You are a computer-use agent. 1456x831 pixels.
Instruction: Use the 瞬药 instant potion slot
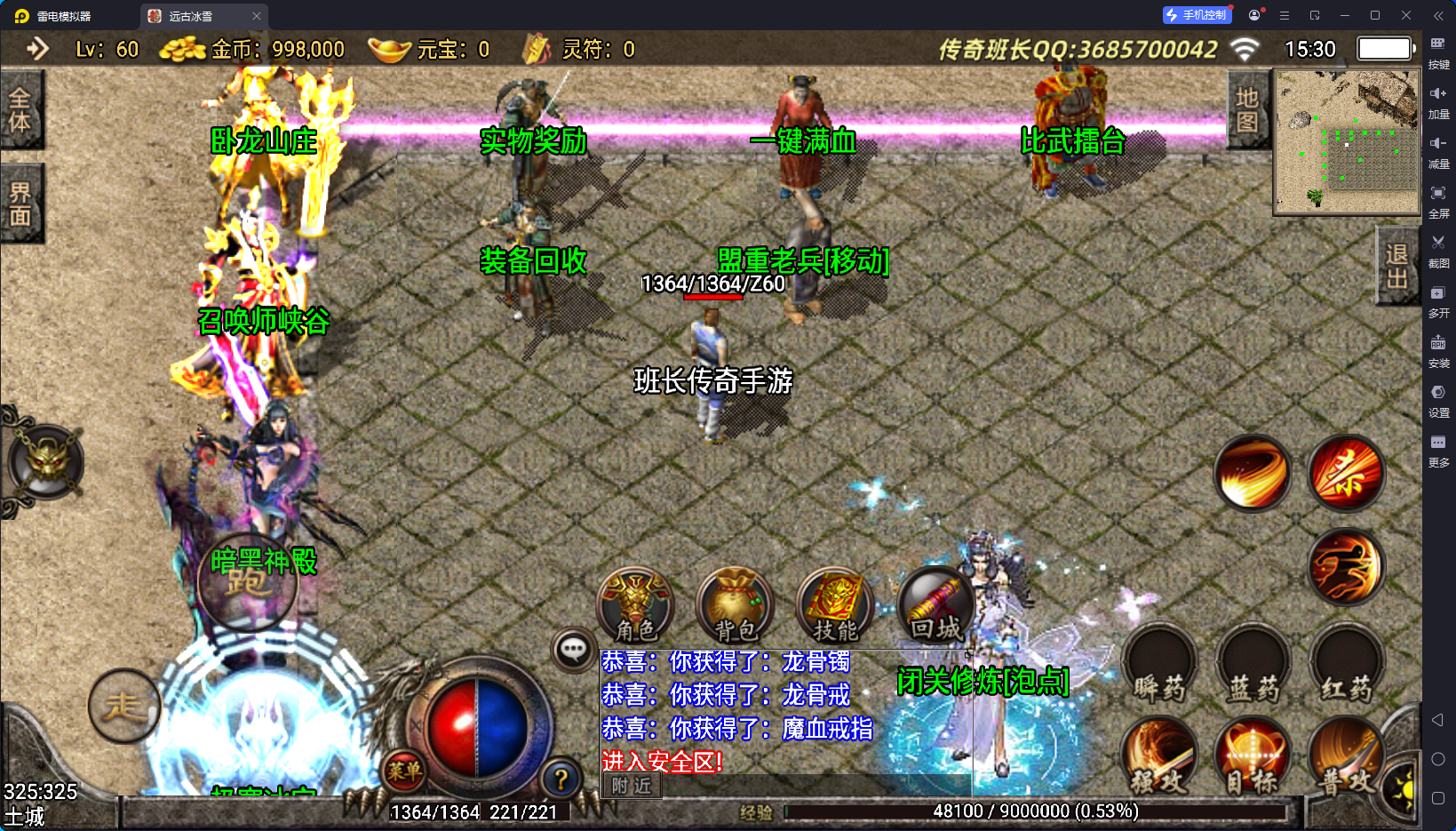(1159, 667)
